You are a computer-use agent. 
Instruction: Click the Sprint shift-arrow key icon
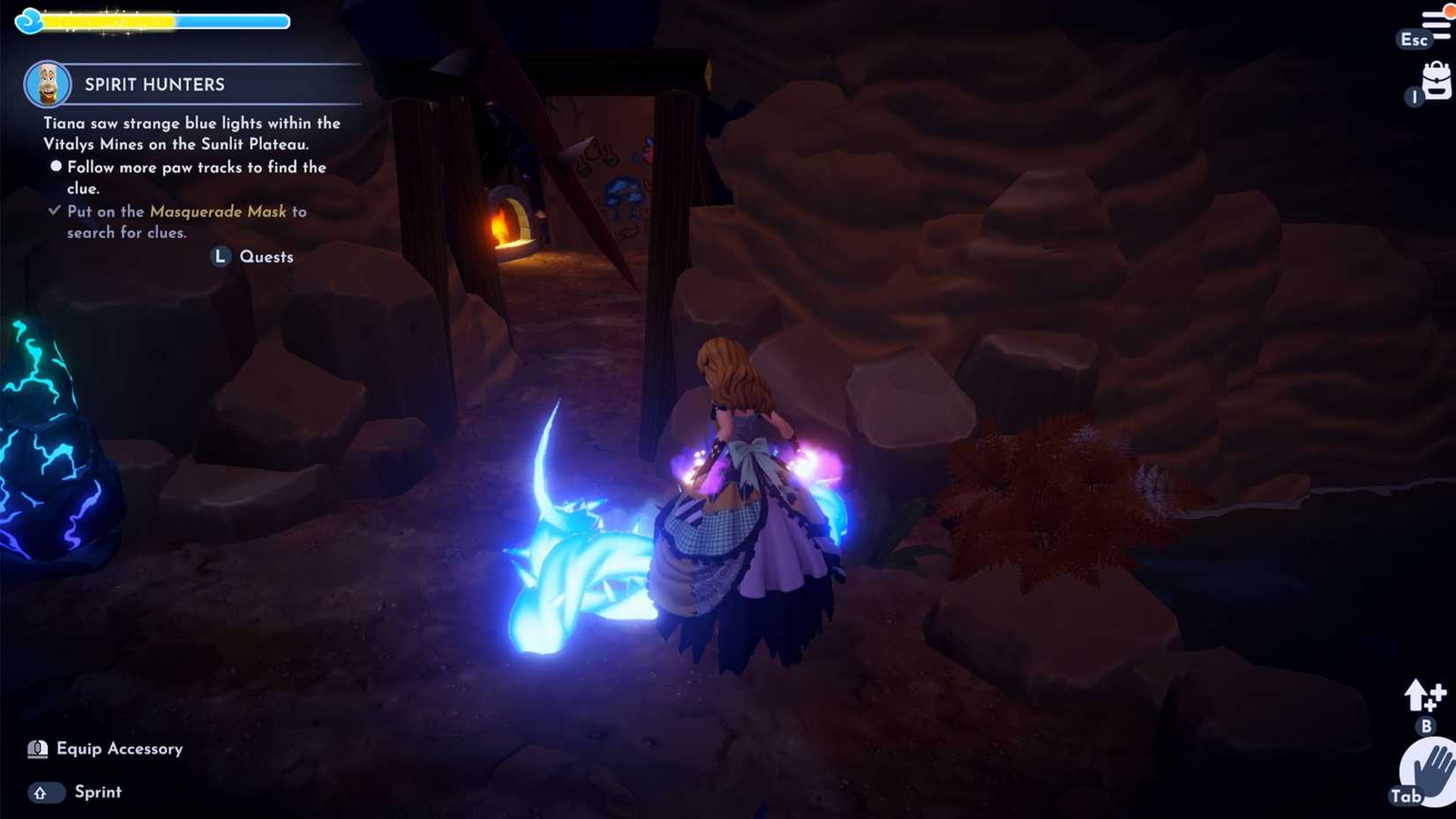(45, 793)
